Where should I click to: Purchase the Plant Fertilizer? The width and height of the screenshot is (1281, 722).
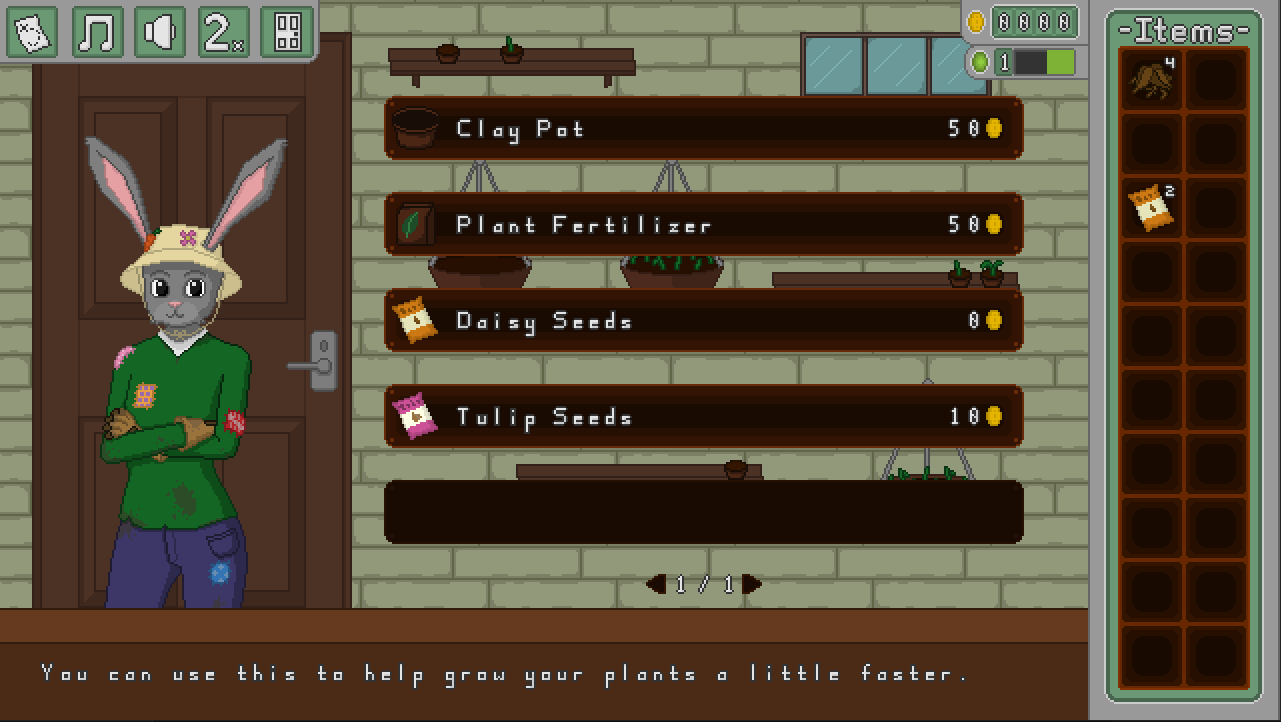[703, 224]
